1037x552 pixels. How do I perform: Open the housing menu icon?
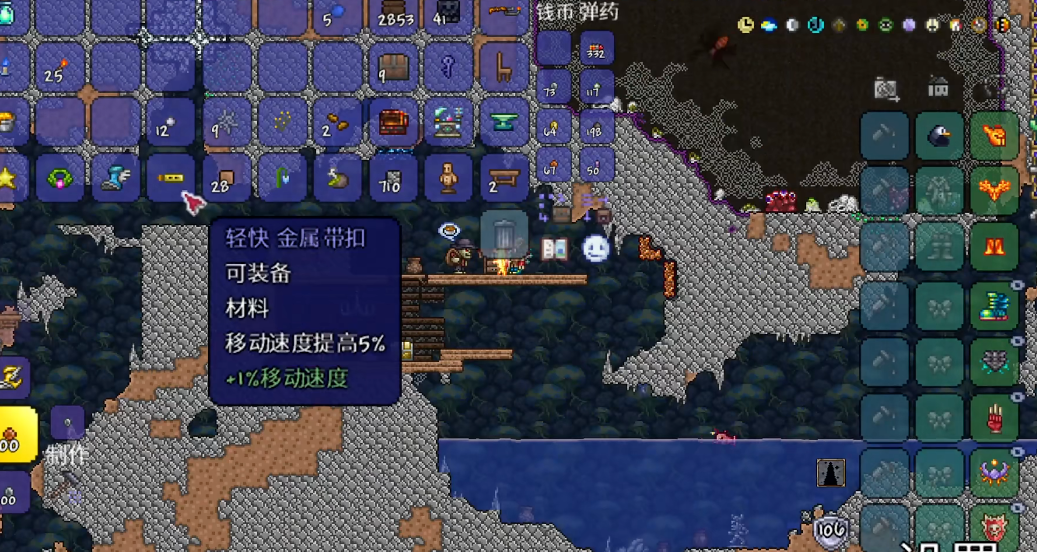click(x=938, y=88)
